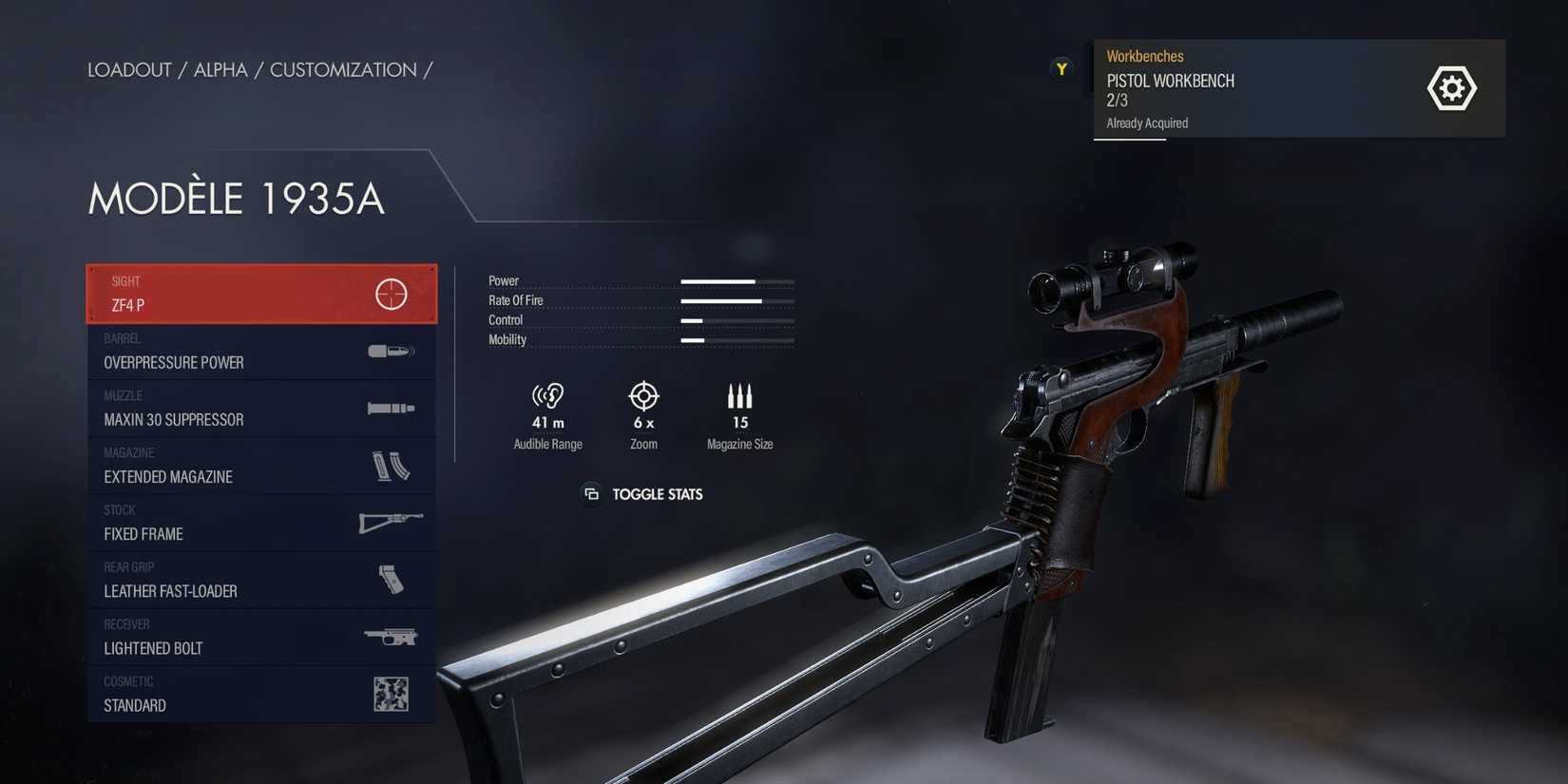Viewport: 1568px width, 784px height.
Task: Go to LOADOUT in the breadcrumb
Action: click(128, 69)
